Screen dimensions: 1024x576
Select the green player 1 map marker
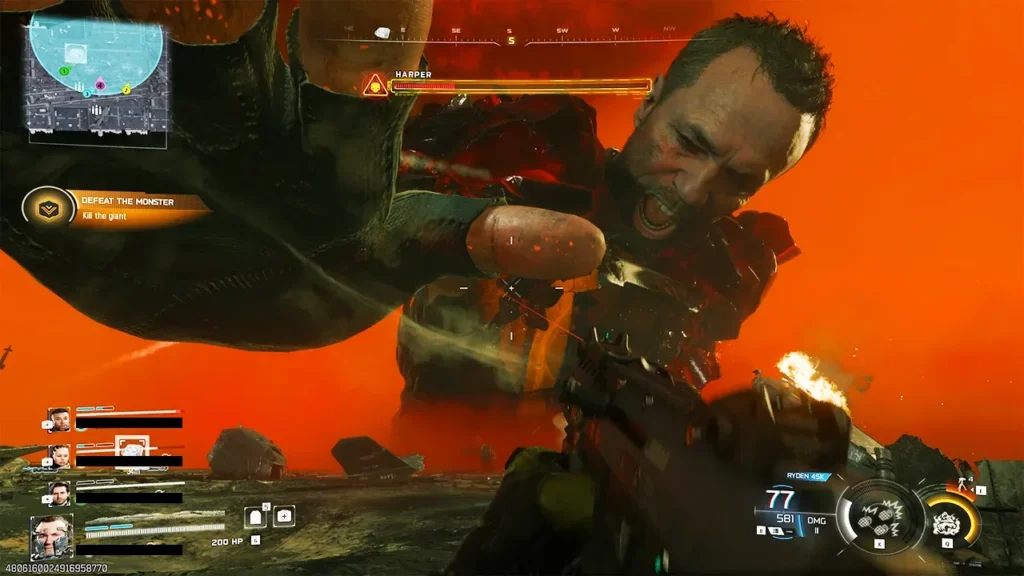pos(64,72)
